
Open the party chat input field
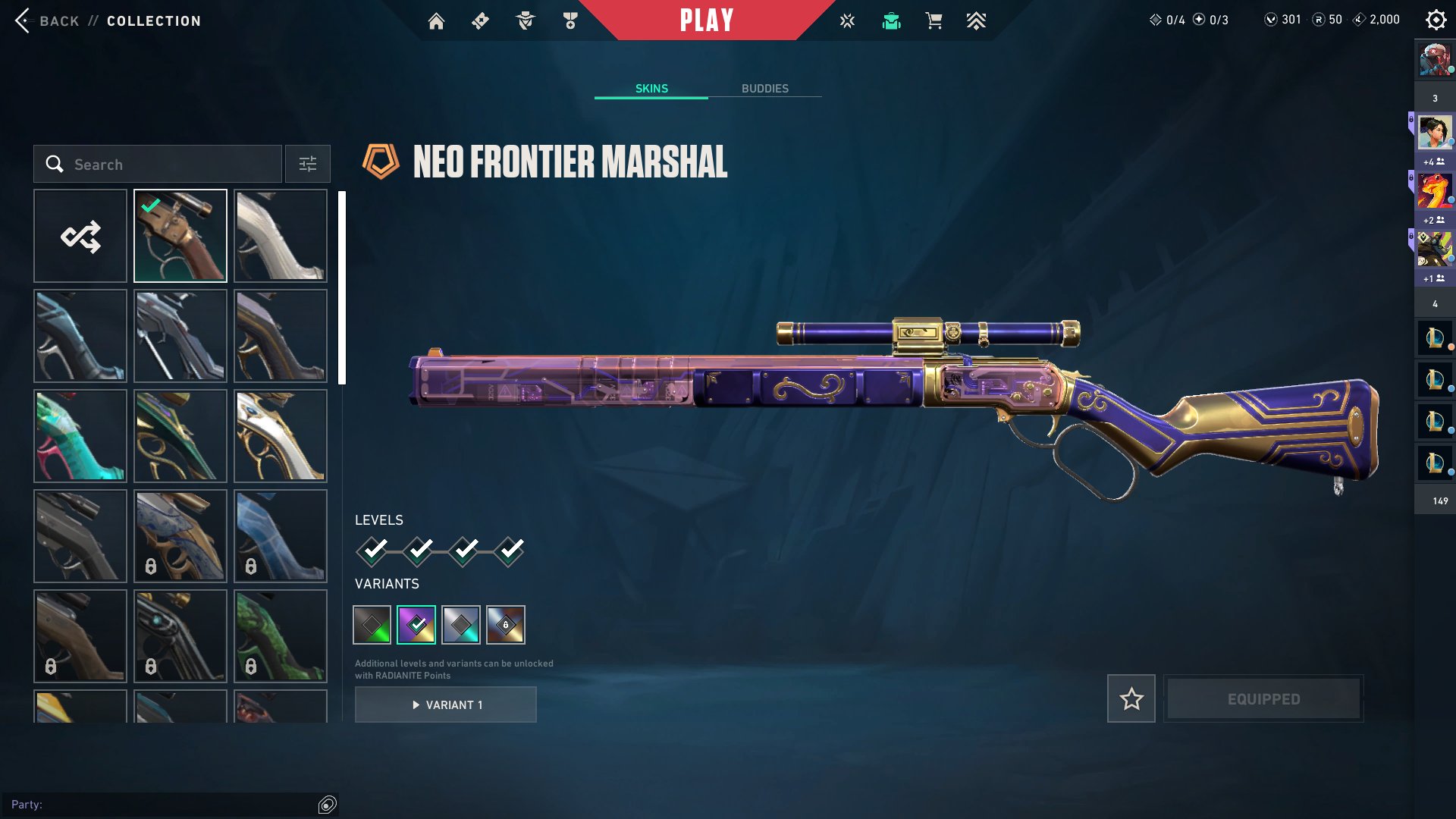163,805
